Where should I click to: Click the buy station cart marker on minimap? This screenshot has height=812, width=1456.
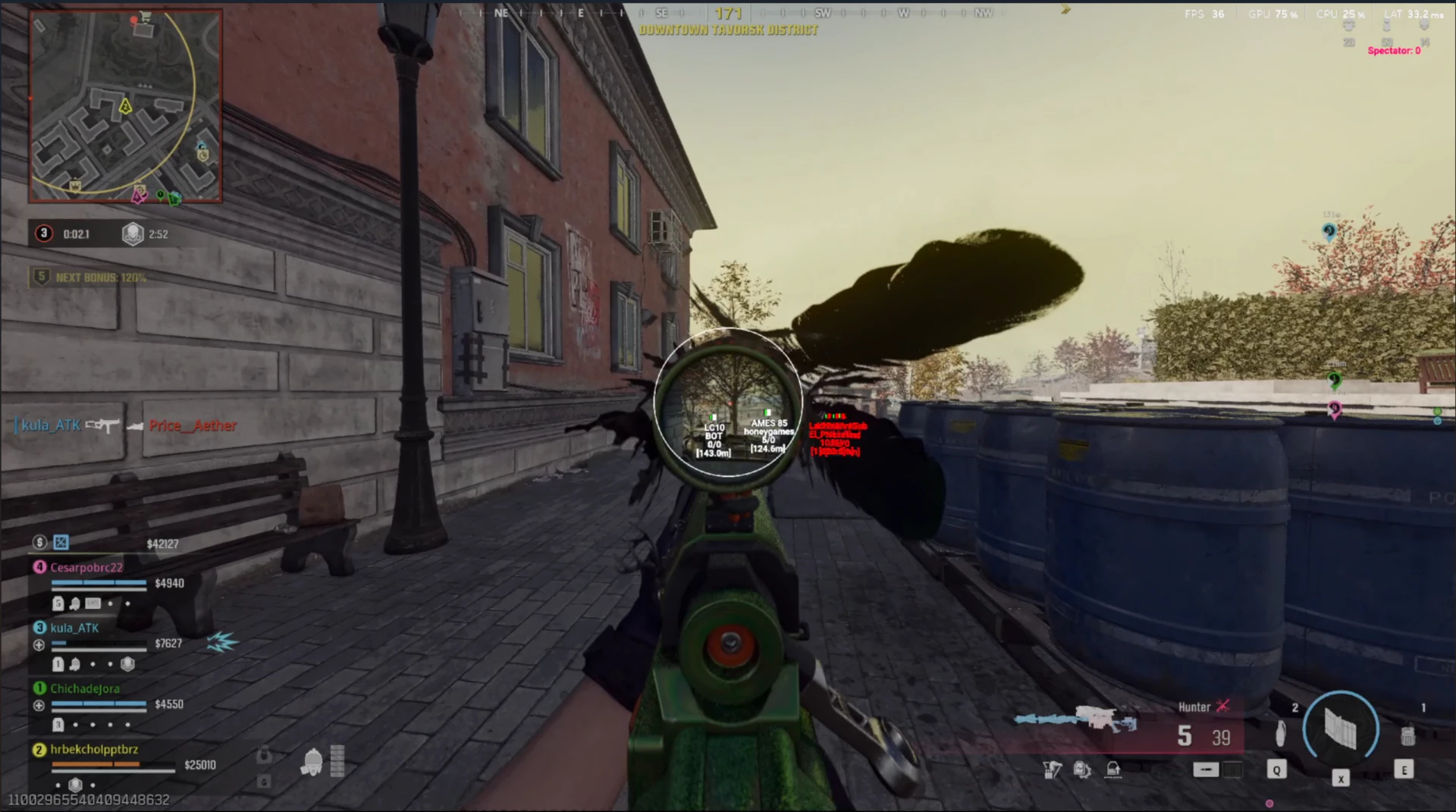(145, 17)
